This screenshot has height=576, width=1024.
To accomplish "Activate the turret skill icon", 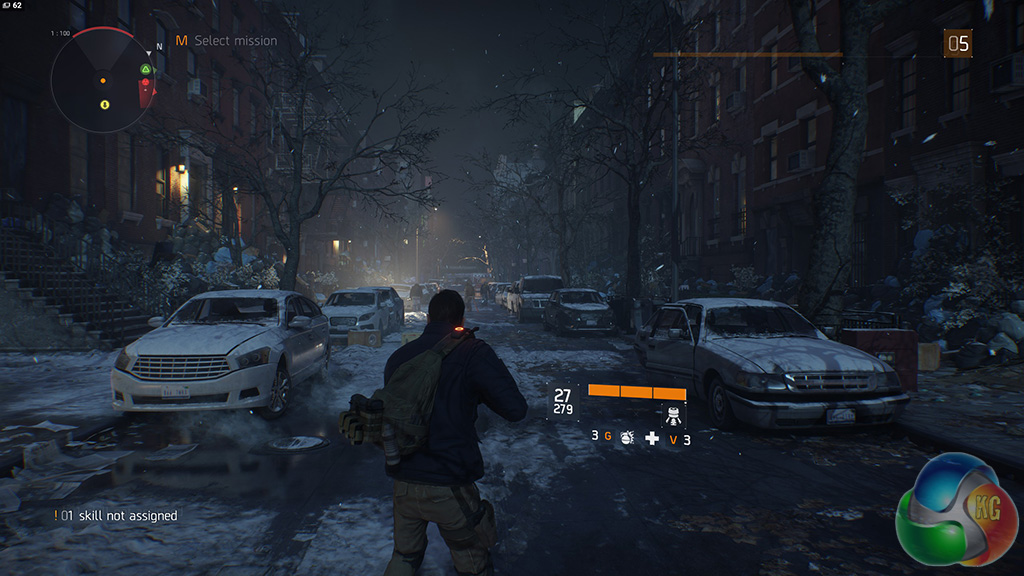I will click(673, 415).
